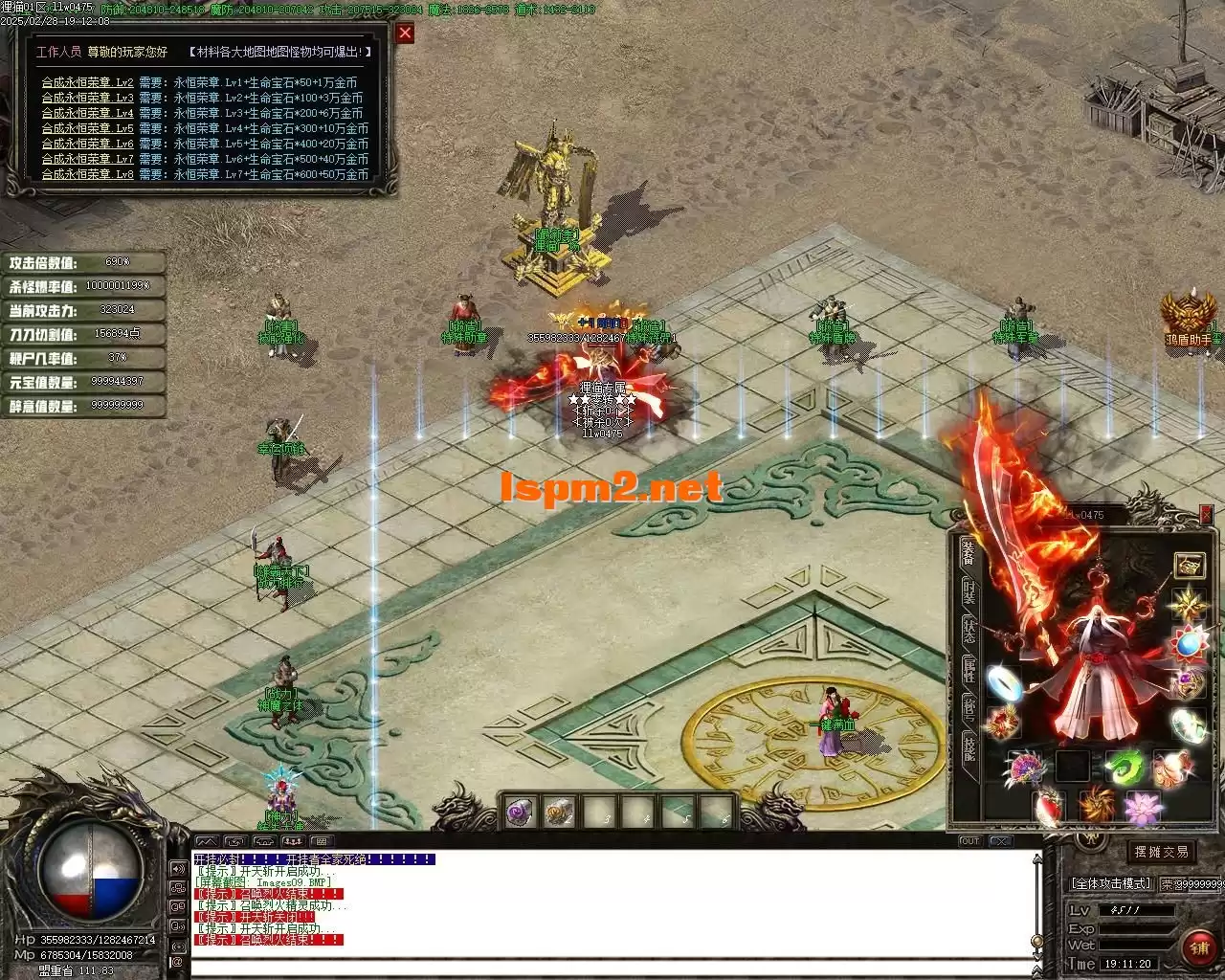Toggle the 全体攻击模式 attack mode label

(1111, 883)
